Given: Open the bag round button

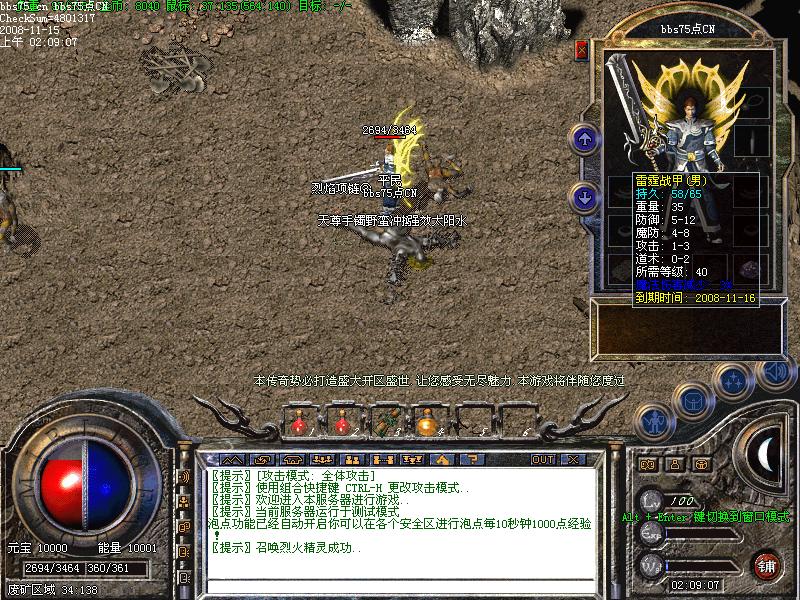Looking at the screenshot, I should click(693, 399).
